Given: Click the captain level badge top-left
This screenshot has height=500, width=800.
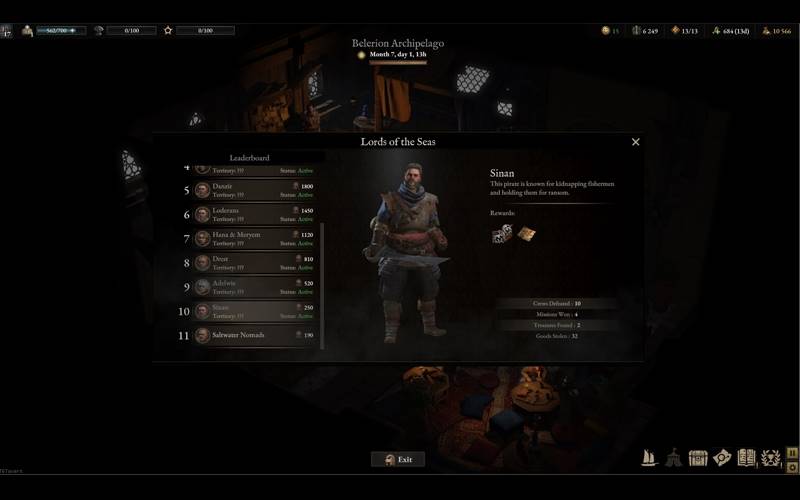Looking at the screenshot, I should pyautogui.click(x=7, y=31).
